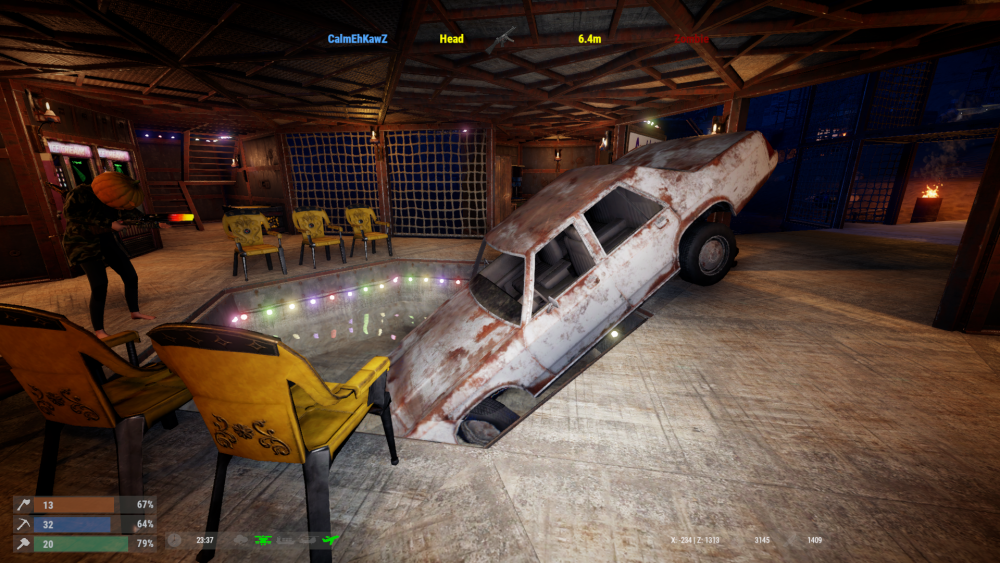Select the pickaxe skill icon

coord(23,524)
